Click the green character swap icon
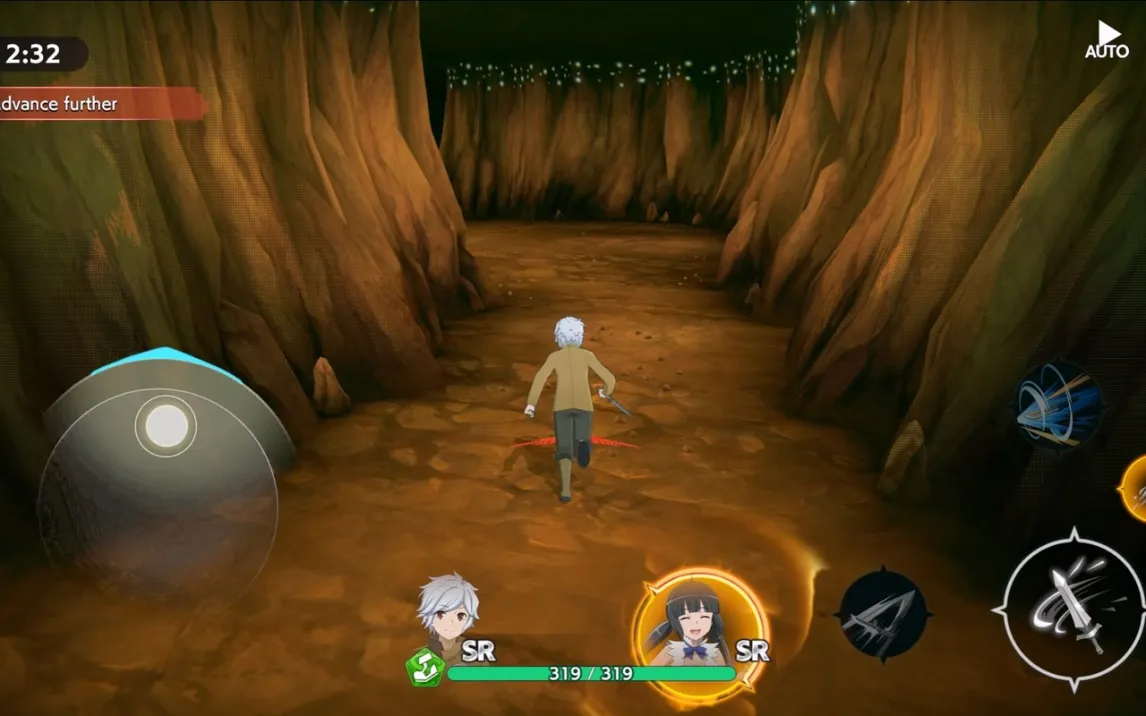1146x716 pixels. pyautogui.click(x=424, y=667)
